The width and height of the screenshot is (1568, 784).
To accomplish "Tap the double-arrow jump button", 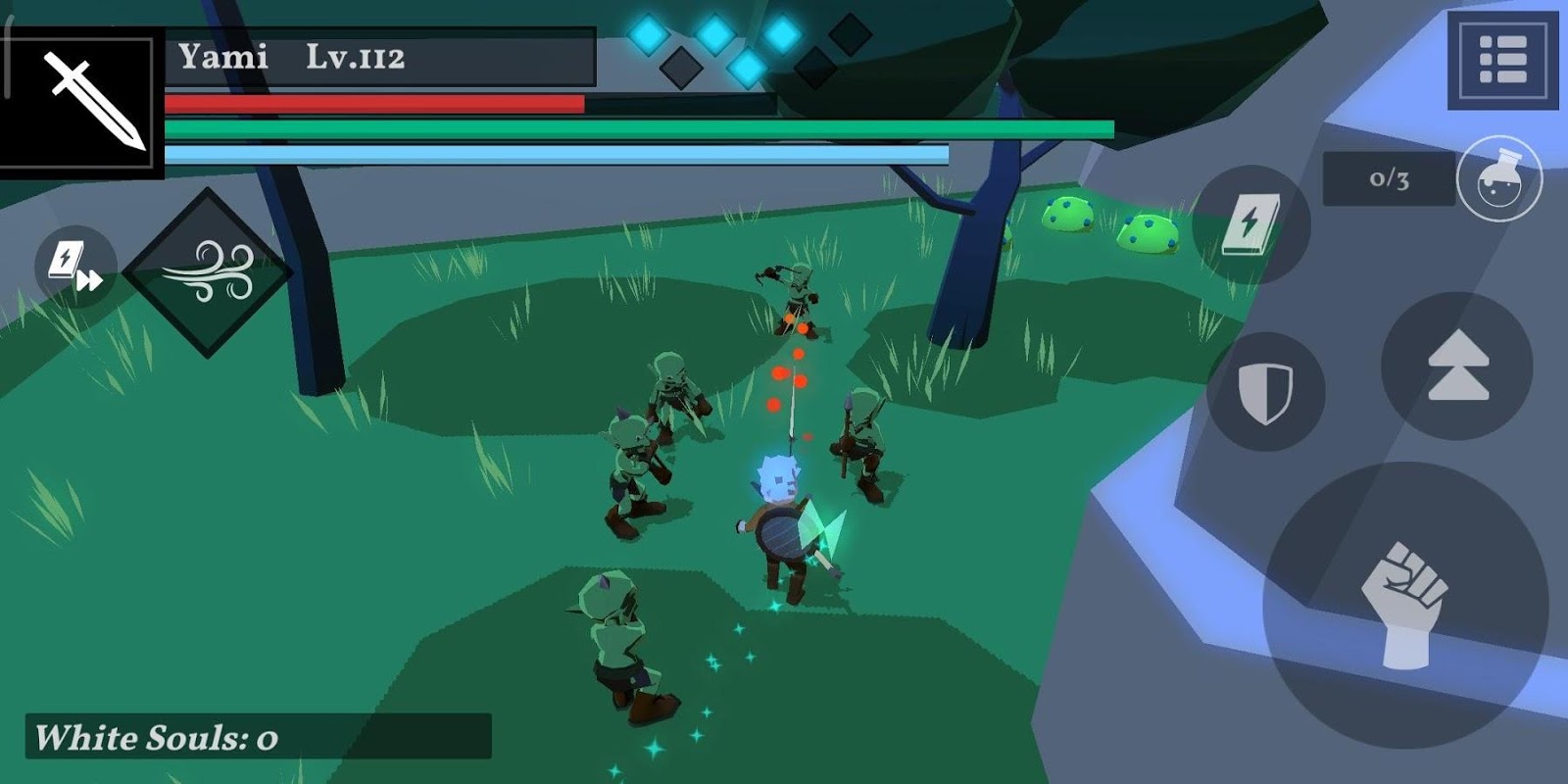I will click(x=1457, y=366).
